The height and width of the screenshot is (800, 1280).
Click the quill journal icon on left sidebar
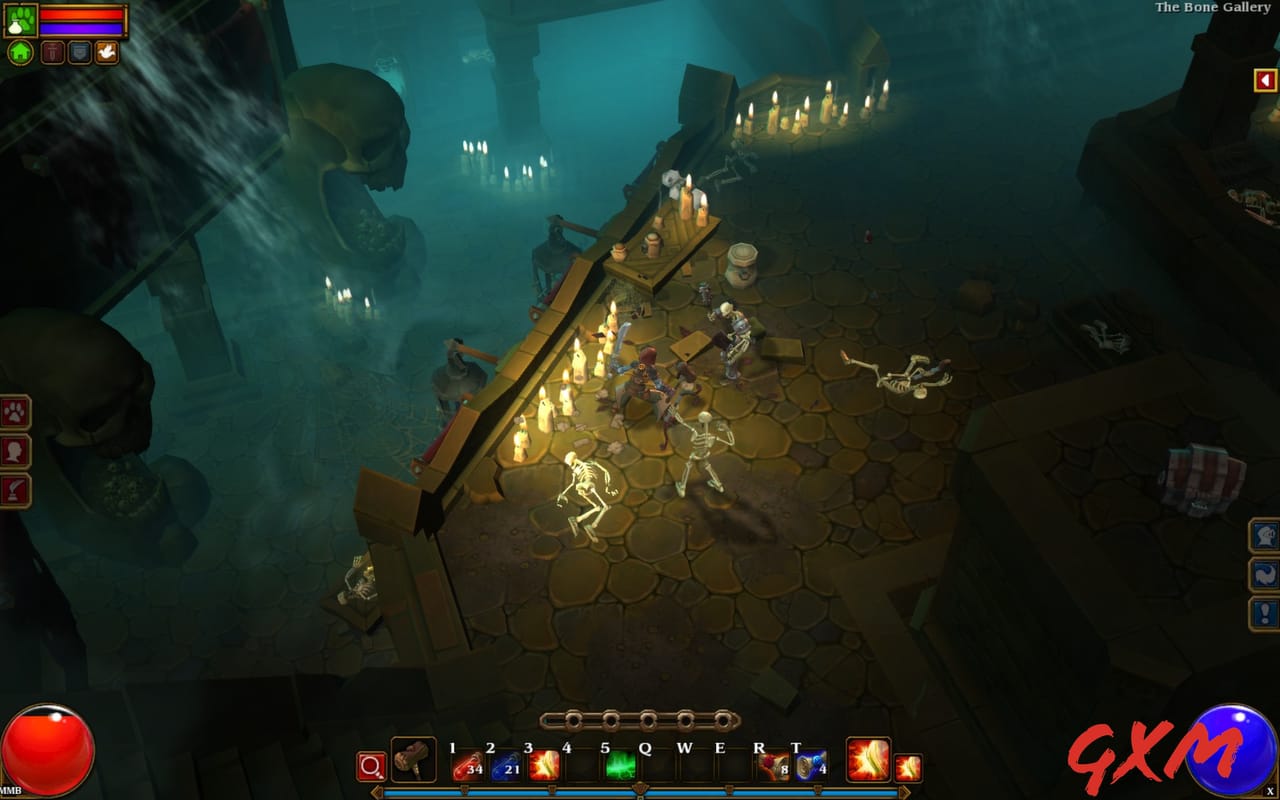pos(15,487)
